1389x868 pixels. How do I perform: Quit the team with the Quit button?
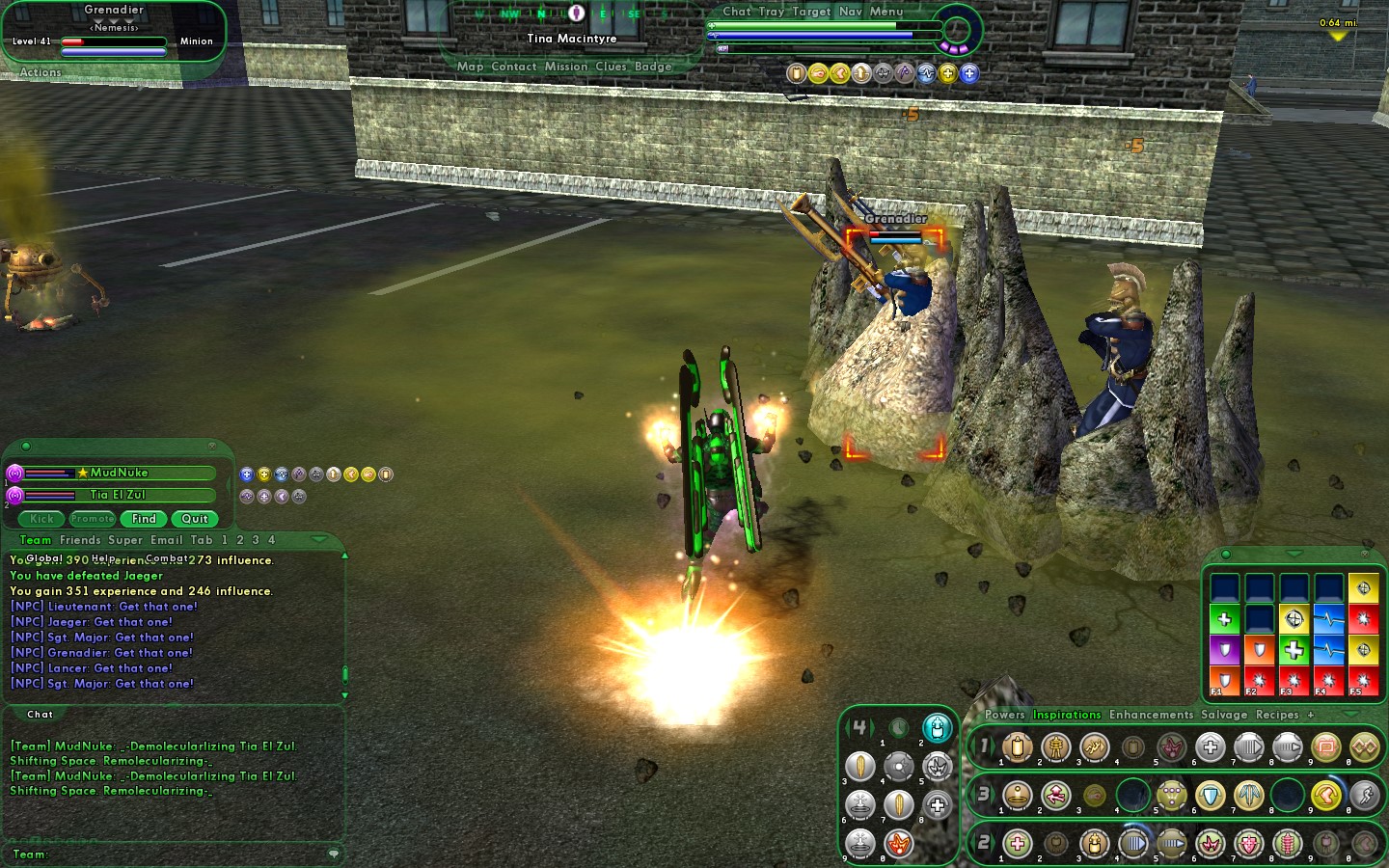click(x=195, y=519)
